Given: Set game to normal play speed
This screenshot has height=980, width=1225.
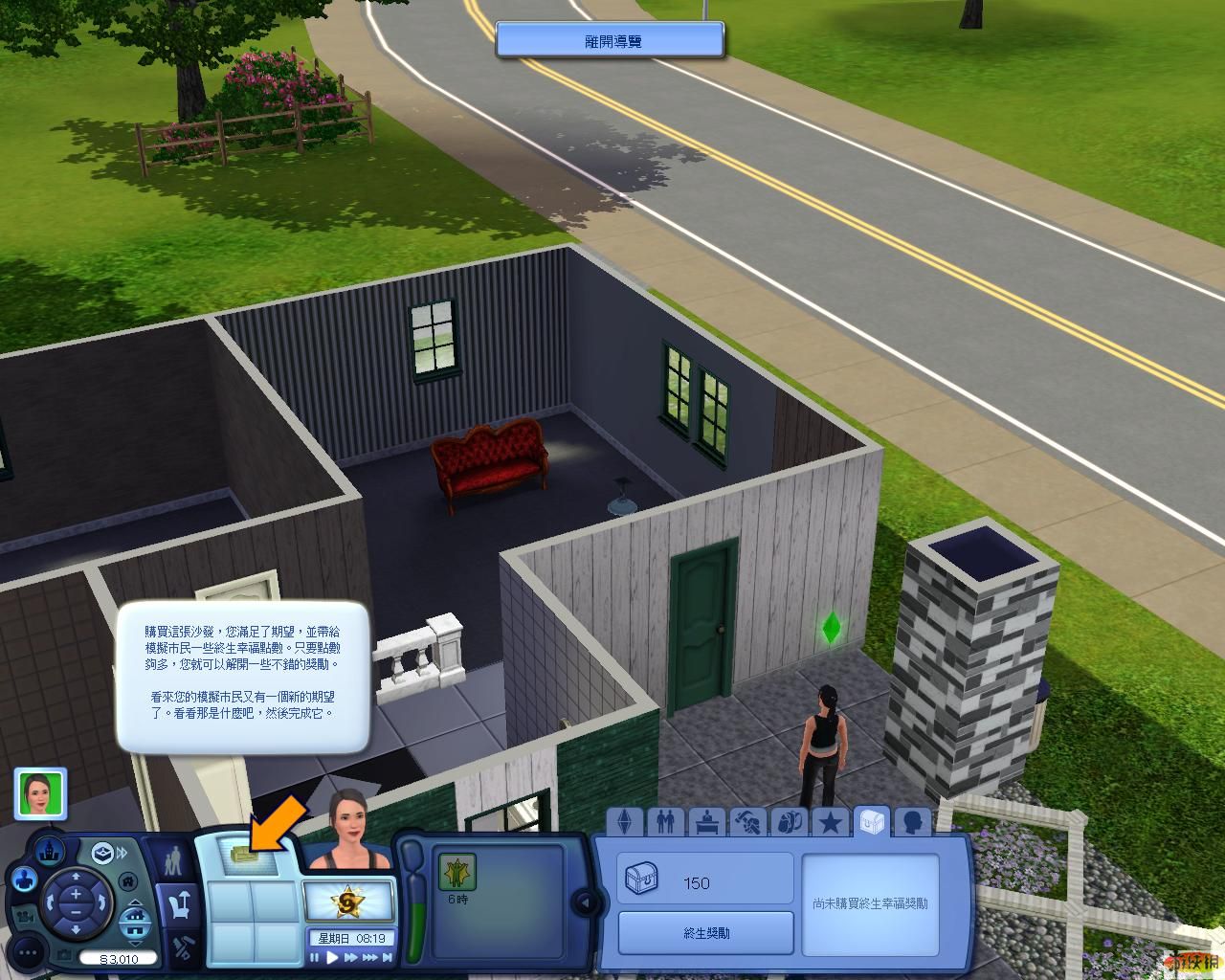Looking at the screenshot, I should click(332, 957).
